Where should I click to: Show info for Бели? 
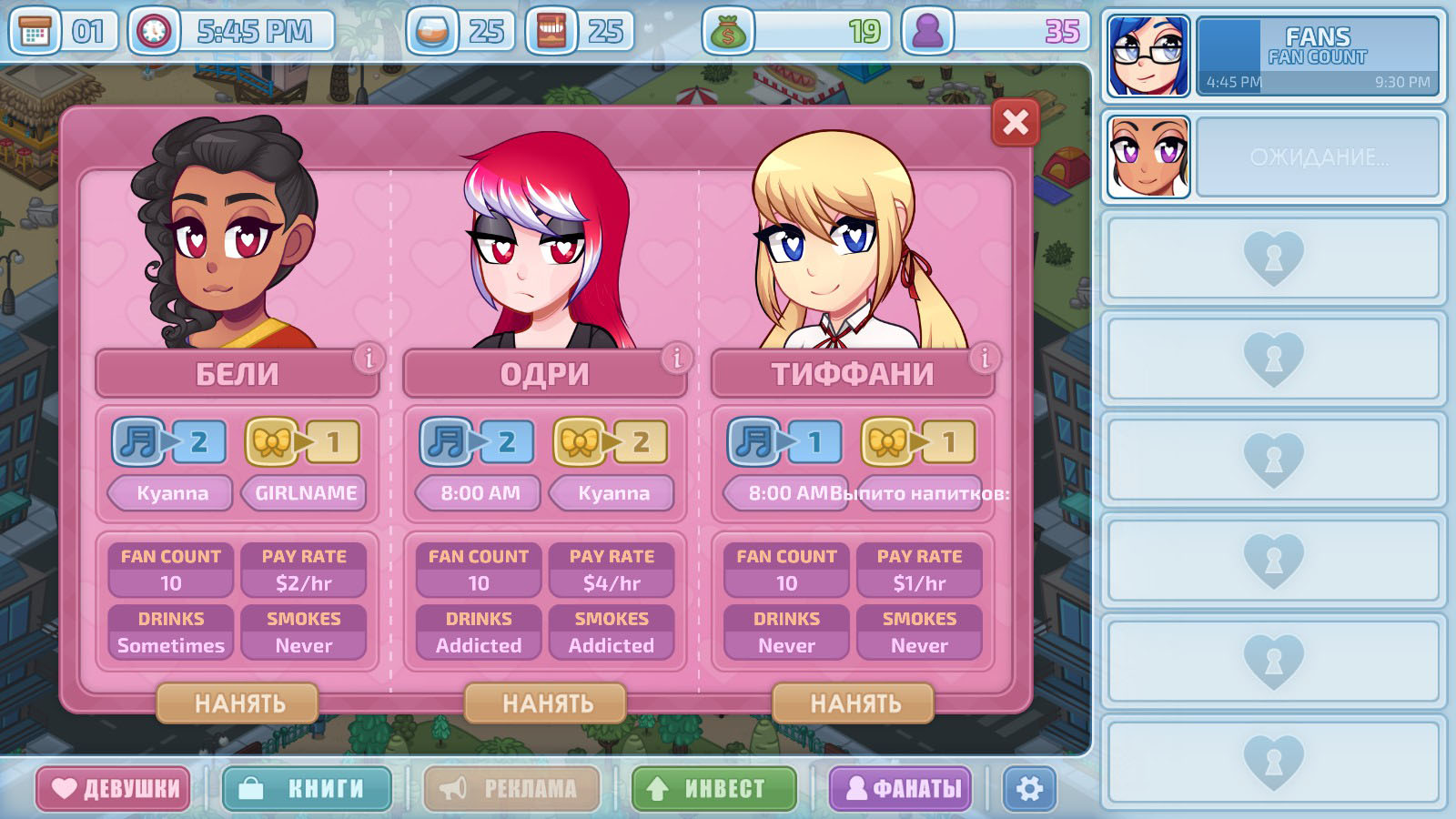(369, 359)
